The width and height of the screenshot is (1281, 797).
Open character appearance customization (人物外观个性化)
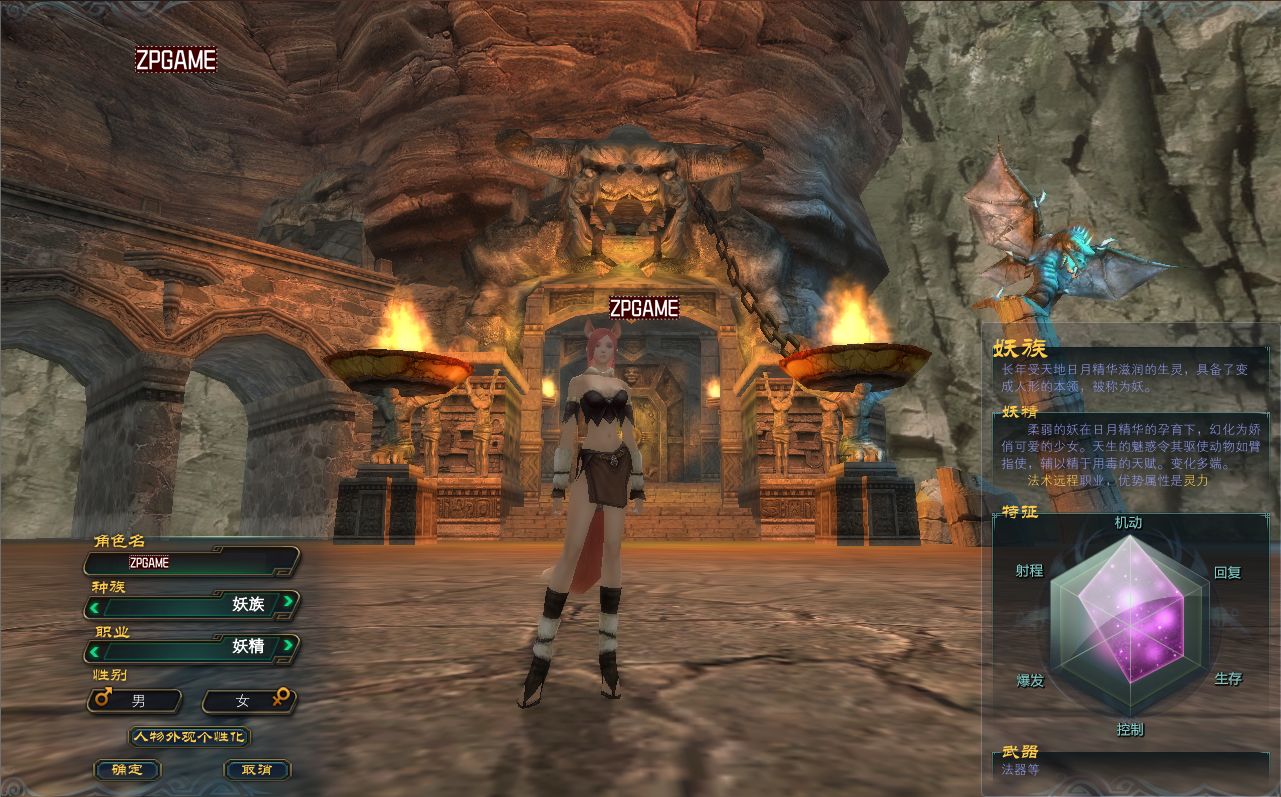pos(189,737)
